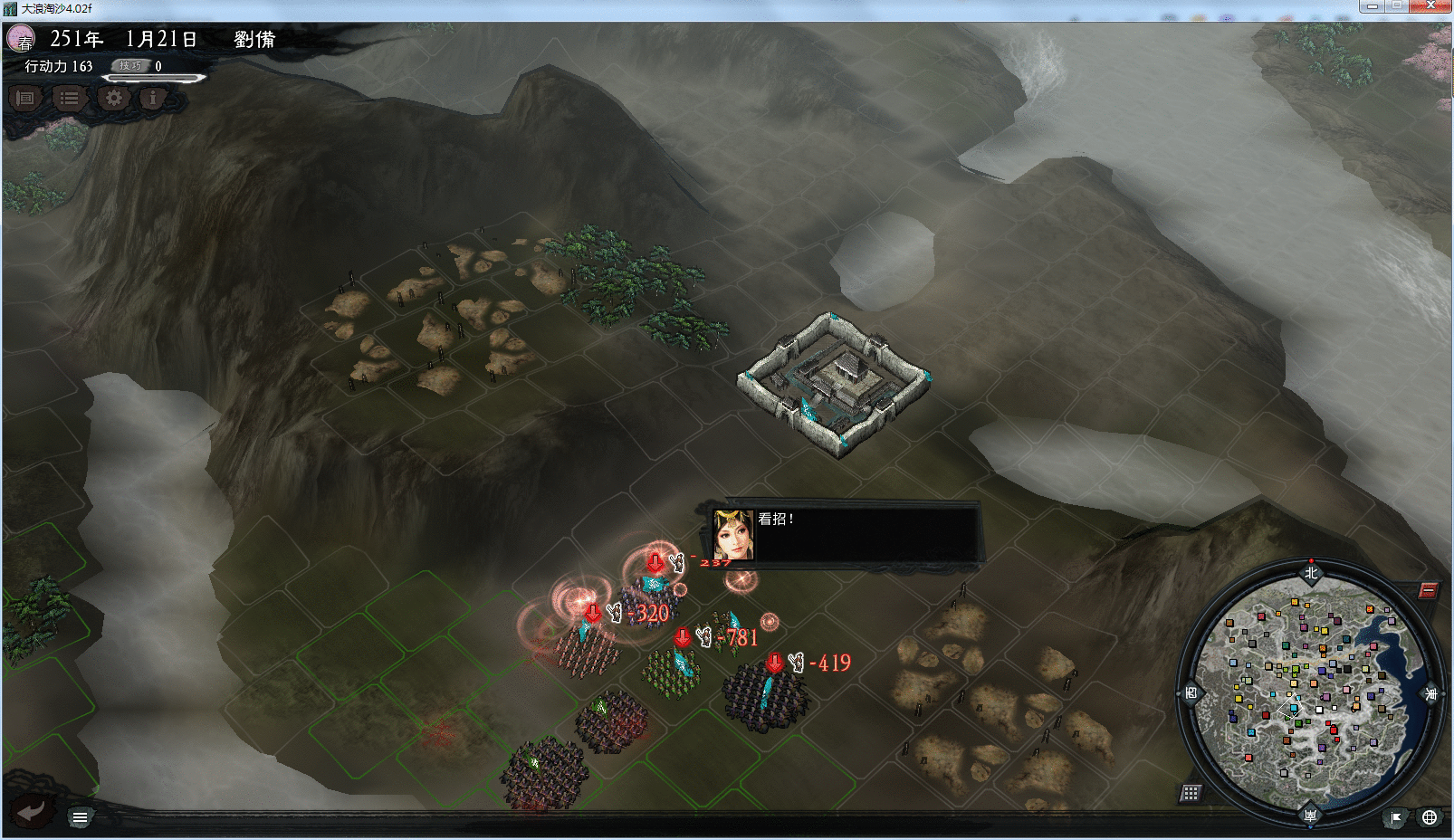Viewport: 1454px width, 840px height.
Task: Show the info panel via the 'i' icon
Action: tap(154, 98)
